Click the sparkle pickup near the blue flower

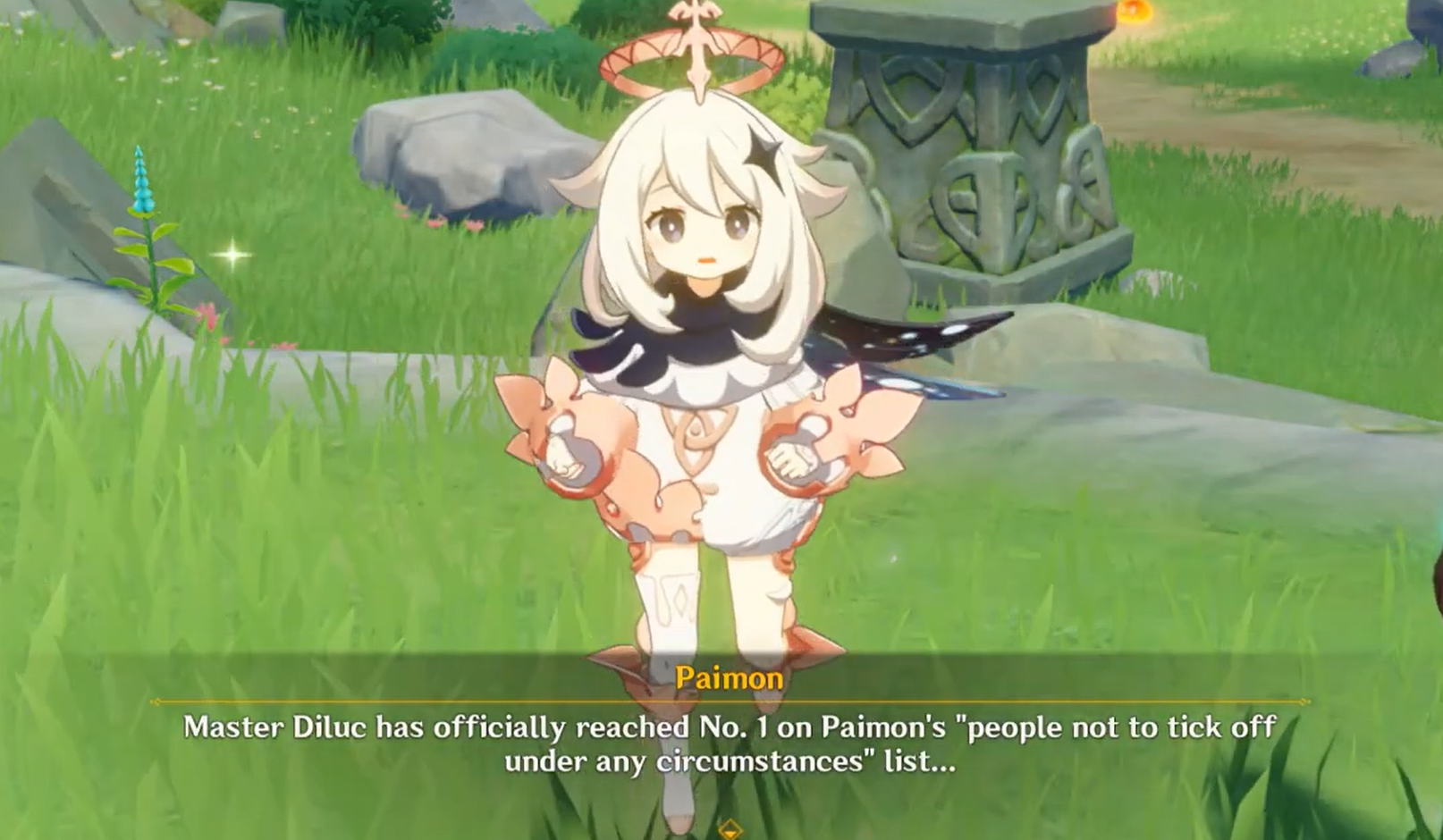coord(231,256)
